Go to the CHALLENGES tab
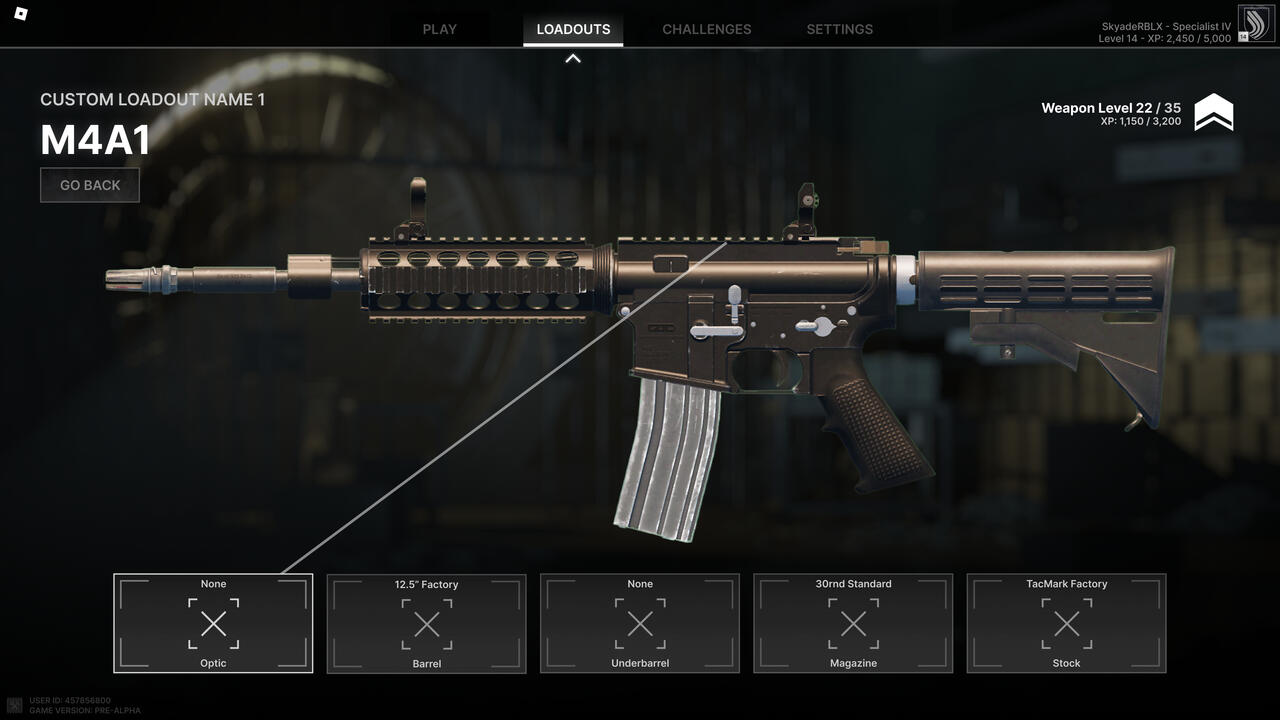 (706, 29)
